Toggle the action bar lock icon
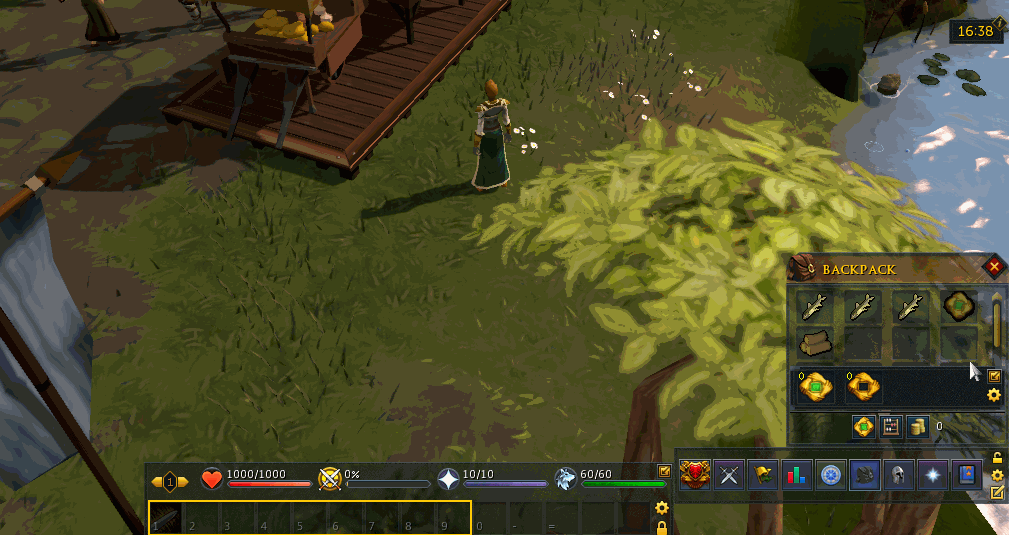1009x535 pixels. click(x=661, y=525)
